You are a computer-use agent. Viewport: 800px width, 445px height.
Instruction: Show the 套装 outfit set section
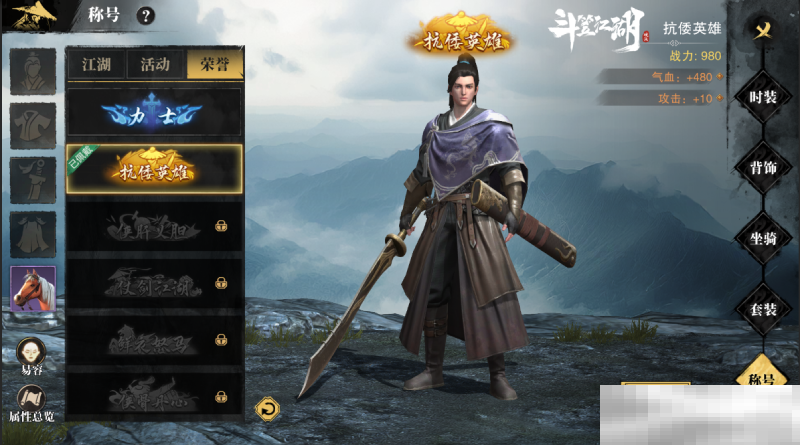[x=763, y=309]
